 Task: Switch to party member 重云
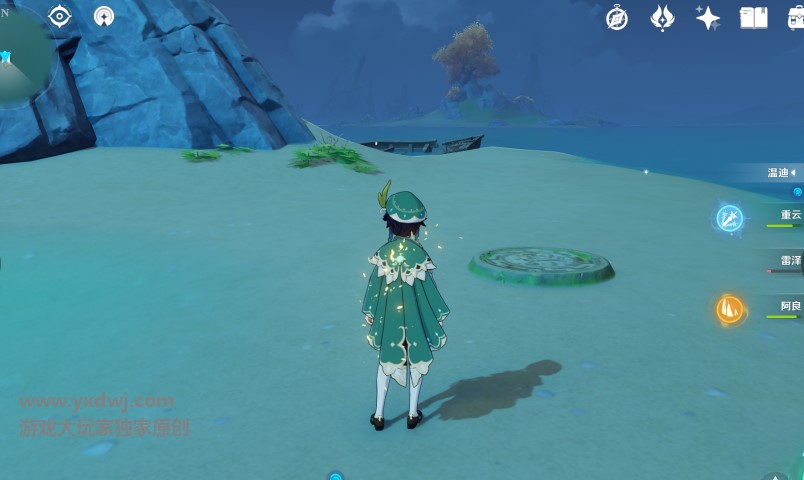789,215
